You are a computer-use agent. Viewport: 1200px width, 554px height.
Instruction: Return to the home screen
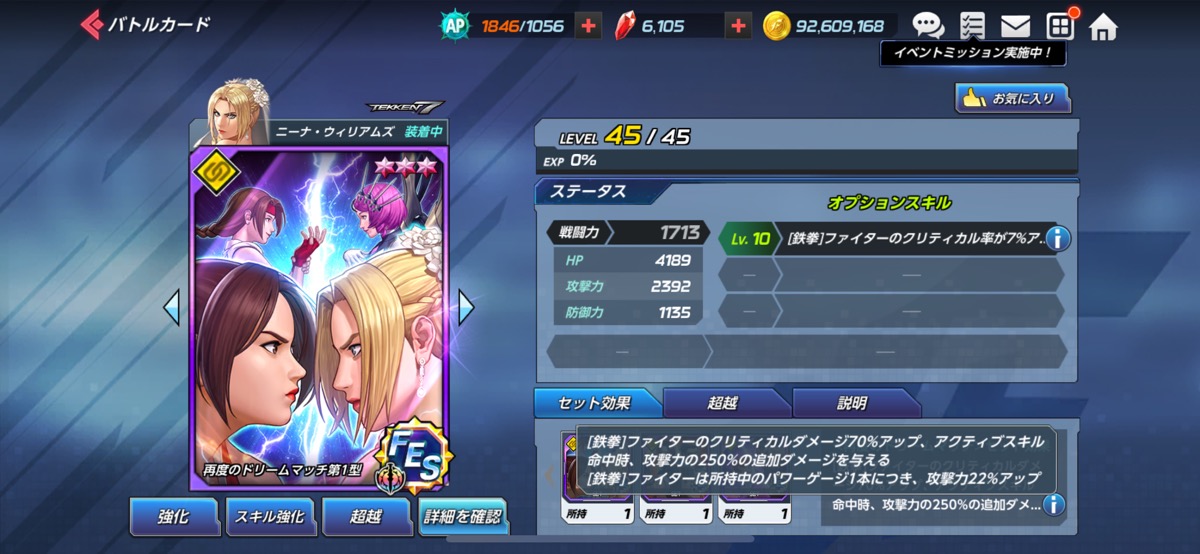1103,26
